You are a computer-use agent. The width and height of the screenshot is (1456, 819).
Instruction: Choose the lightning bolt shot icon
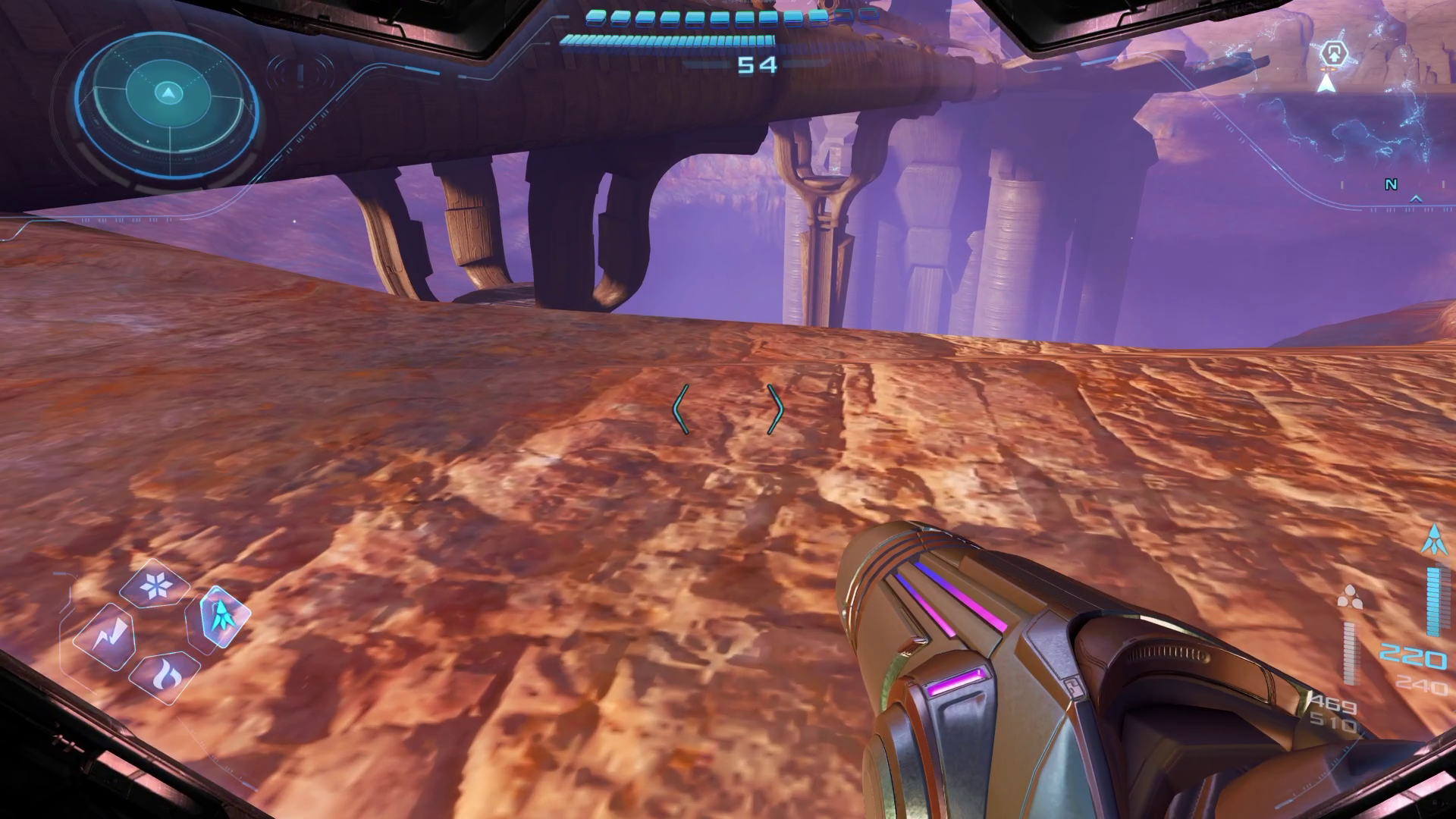pos(106,637)
